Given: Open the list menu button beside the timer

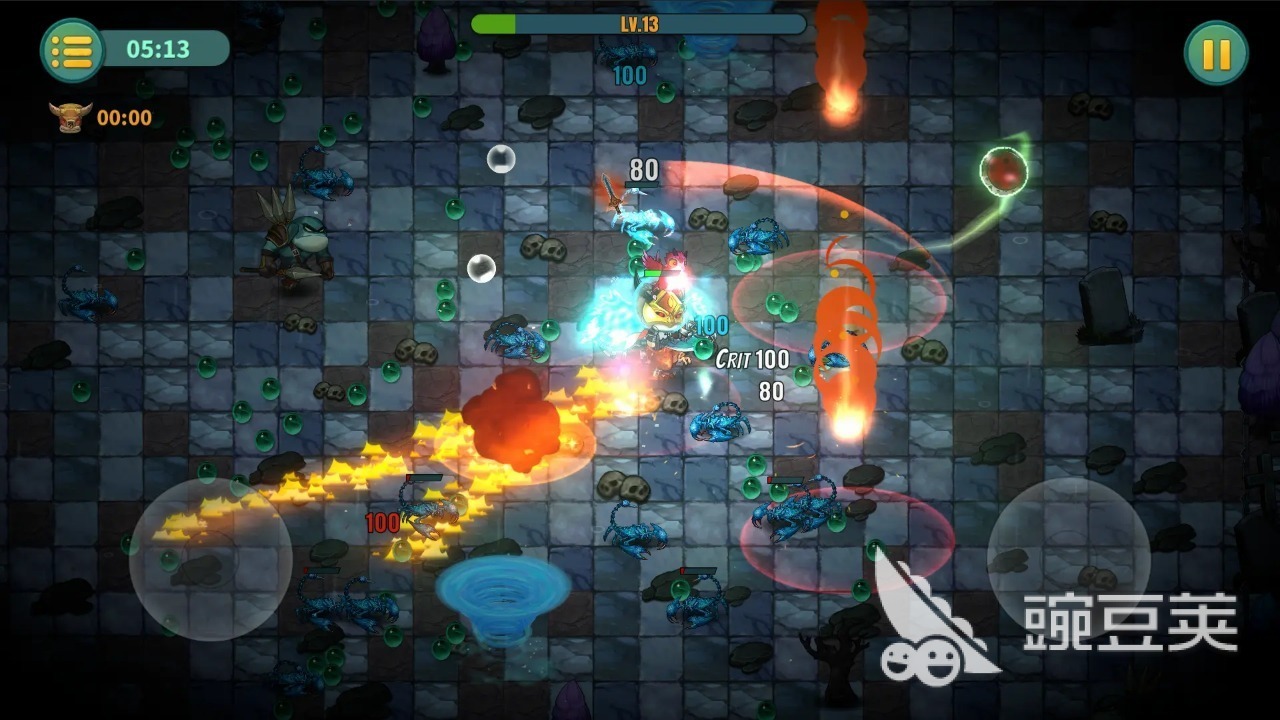Looking at the screenshot, I should click(x=72, y=50).
